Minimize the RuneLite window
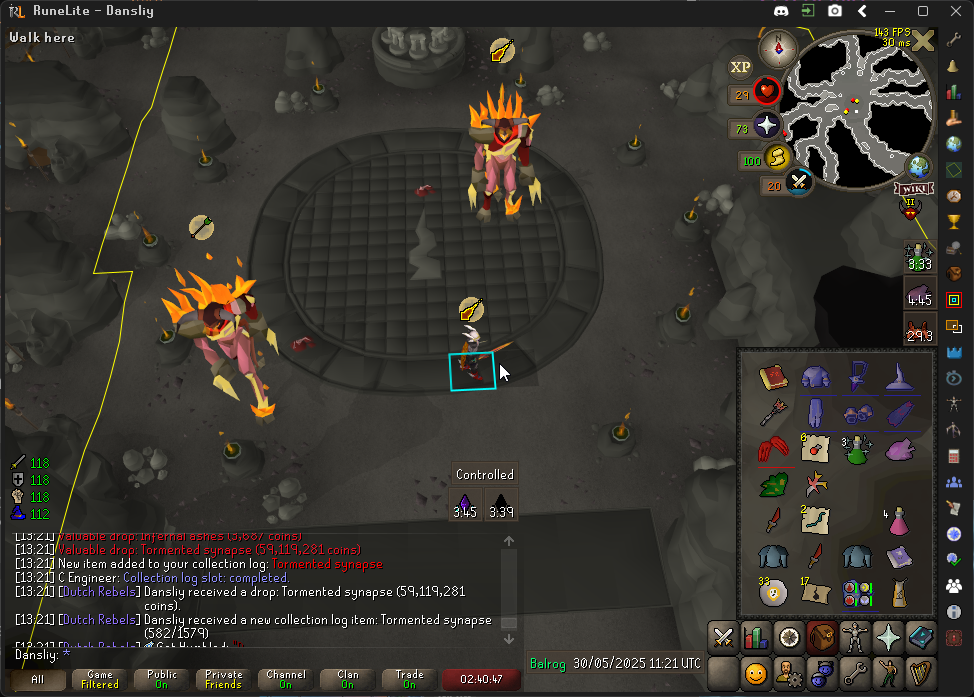The width and height of the screenshot is (974, 697). (x=892, y=12)
